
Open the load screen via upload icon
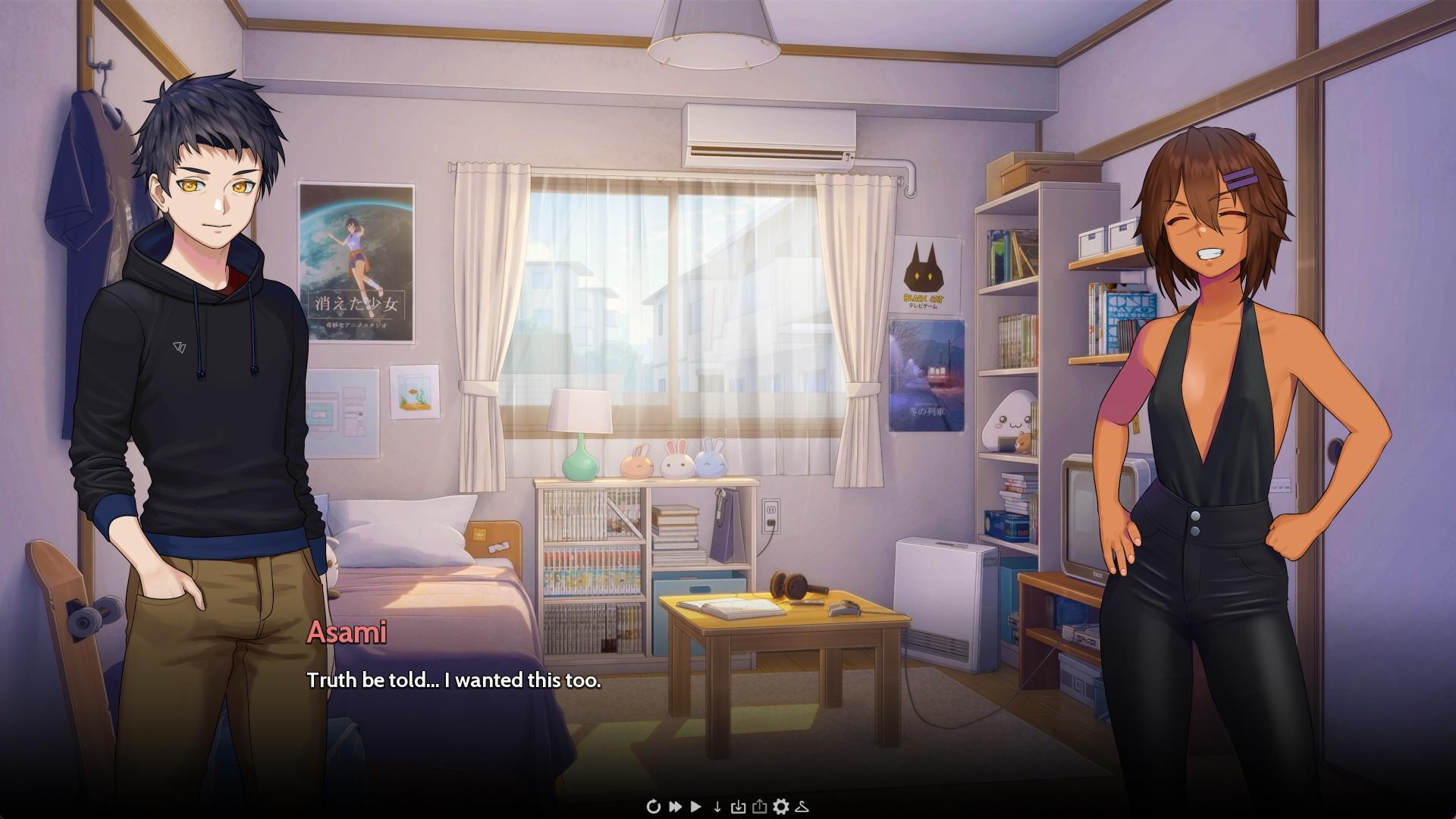point(761,806)
